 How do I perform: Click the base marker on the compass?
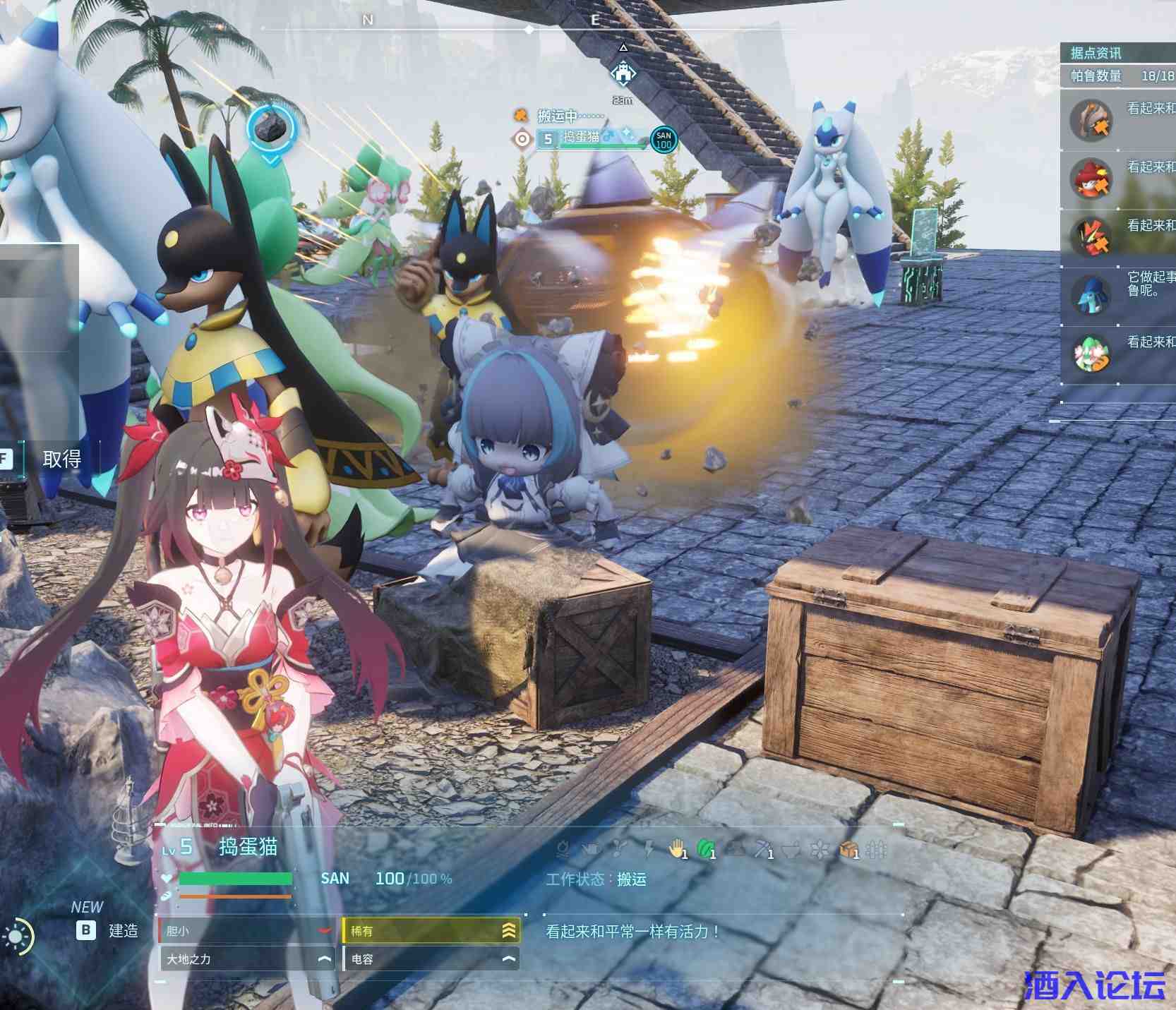(623, 73)
